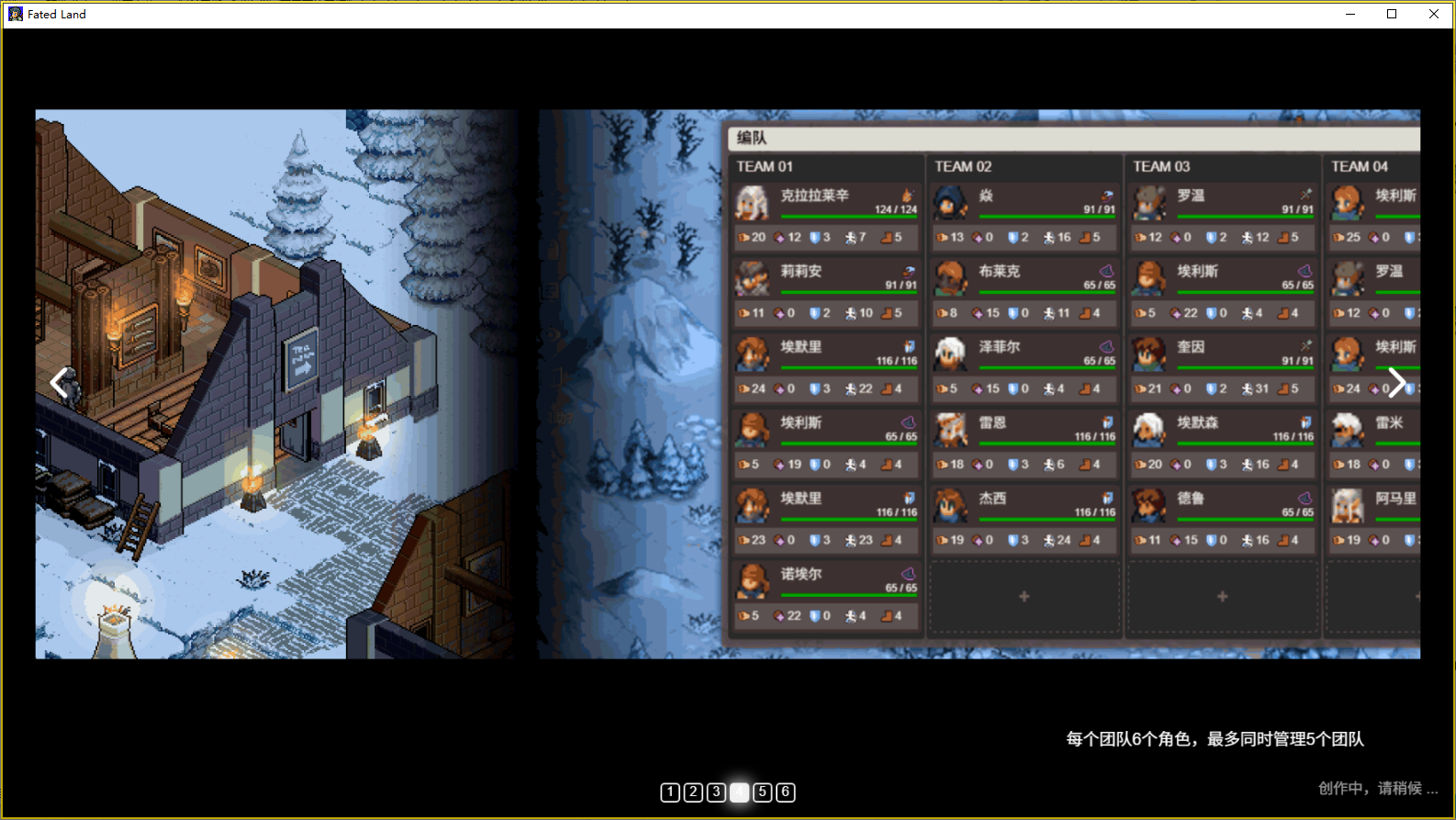
Task: Click the highlighted page 4 indicator
Action: pos(739,792)
